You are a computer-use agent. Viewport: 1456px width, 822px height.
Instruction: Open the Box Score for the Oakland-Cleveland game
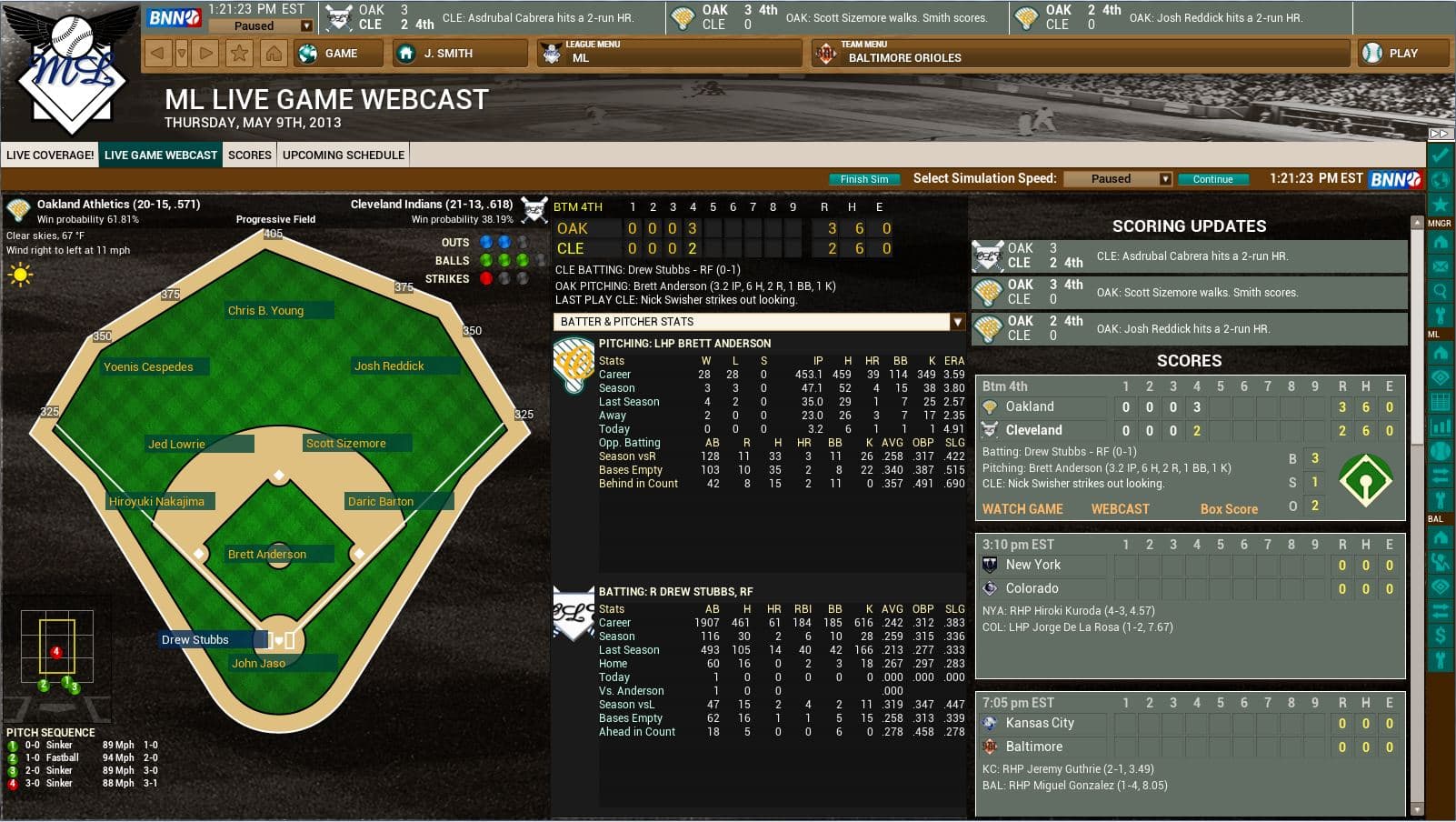[x=1229, y=509]
